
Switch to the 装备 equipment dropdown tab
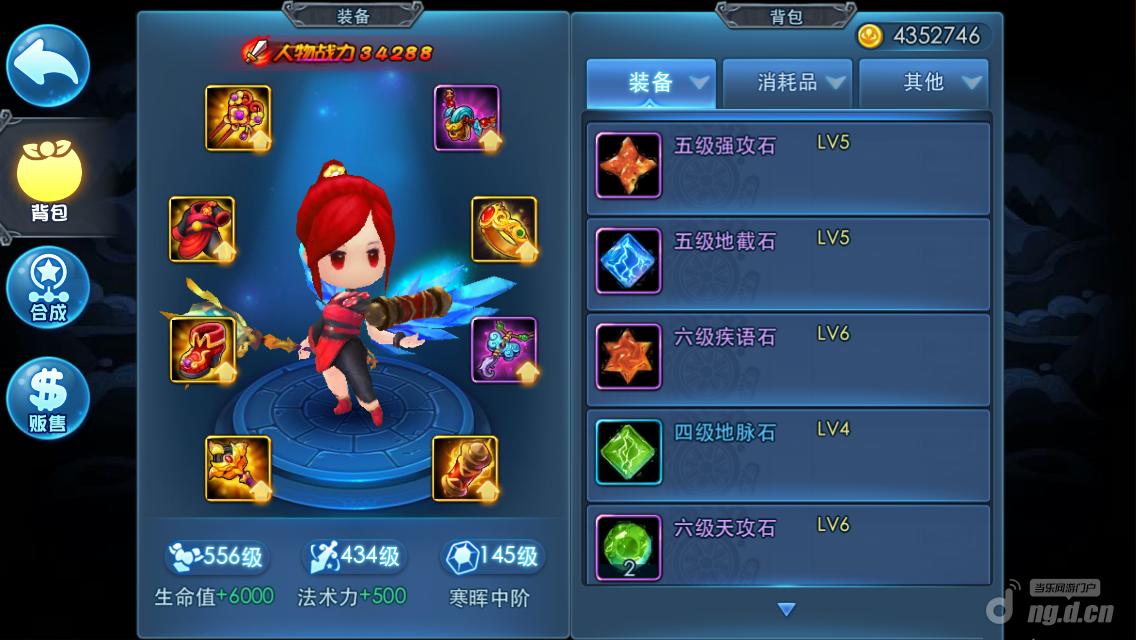pyautogui.click(x=651, y=83)
